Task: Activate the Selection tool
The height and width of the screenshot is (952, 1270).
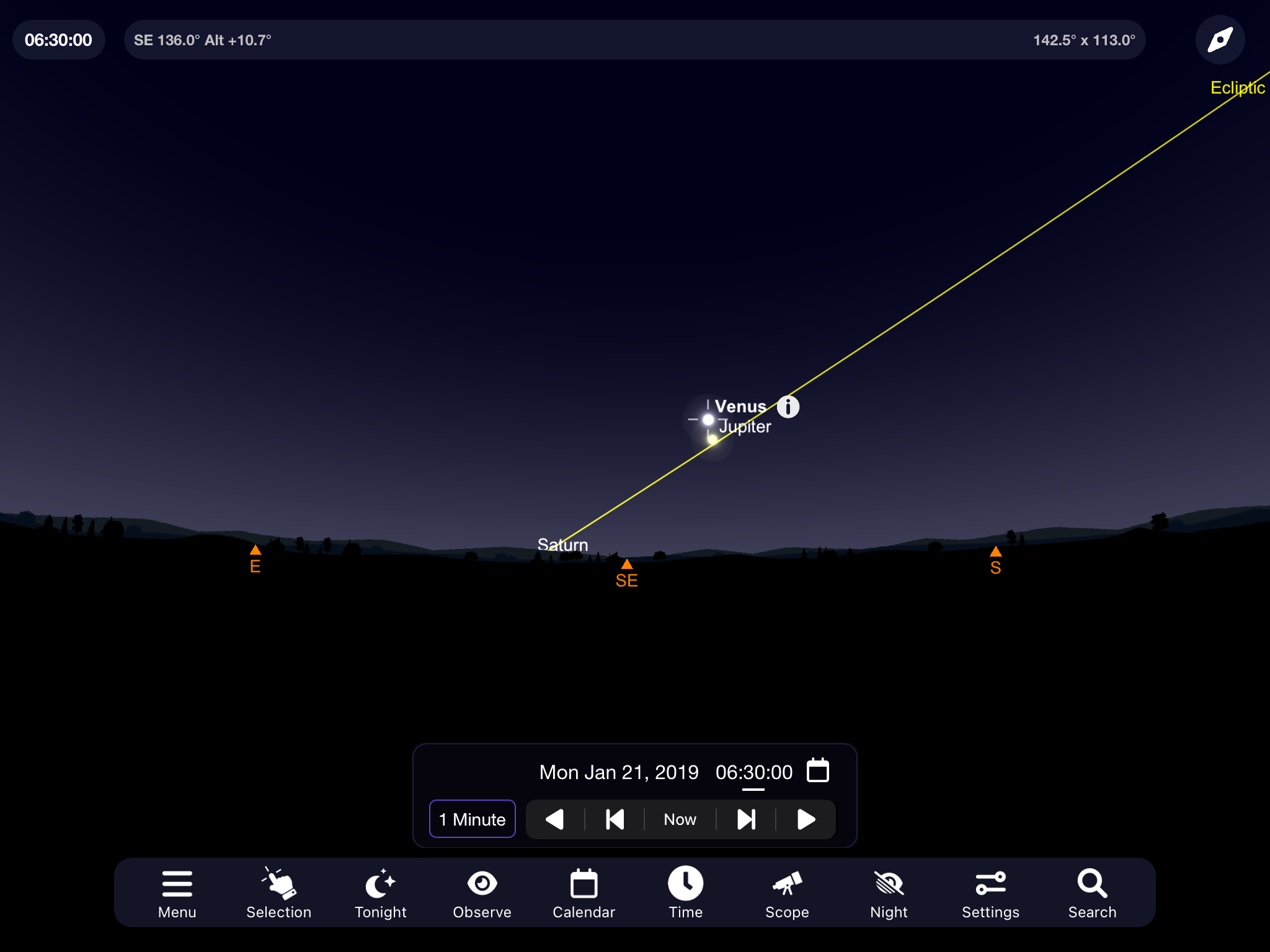Action: tap(278, 893)
